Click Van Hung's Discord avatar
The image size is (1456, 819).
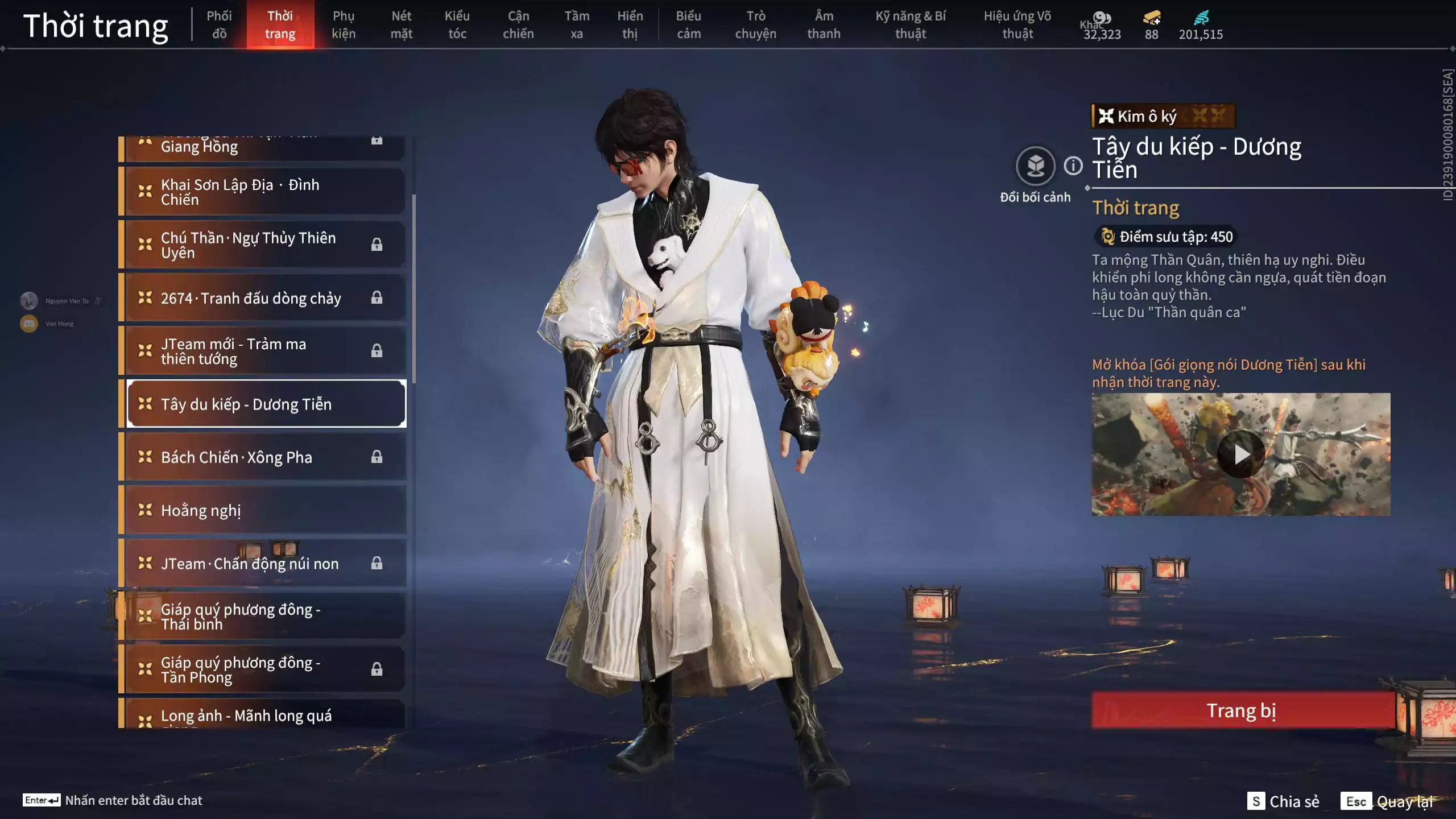28,323
